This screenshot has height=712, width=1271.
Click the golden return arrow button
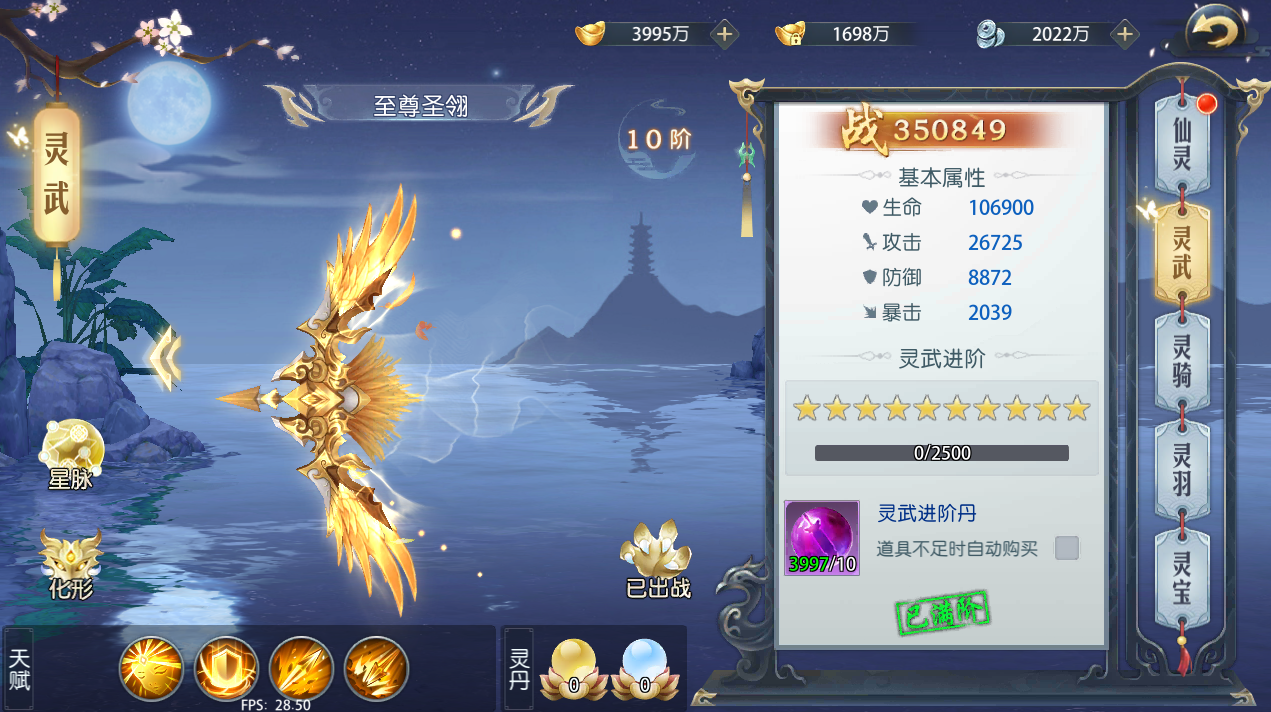pyautogui.click(x=1212, y=32)
